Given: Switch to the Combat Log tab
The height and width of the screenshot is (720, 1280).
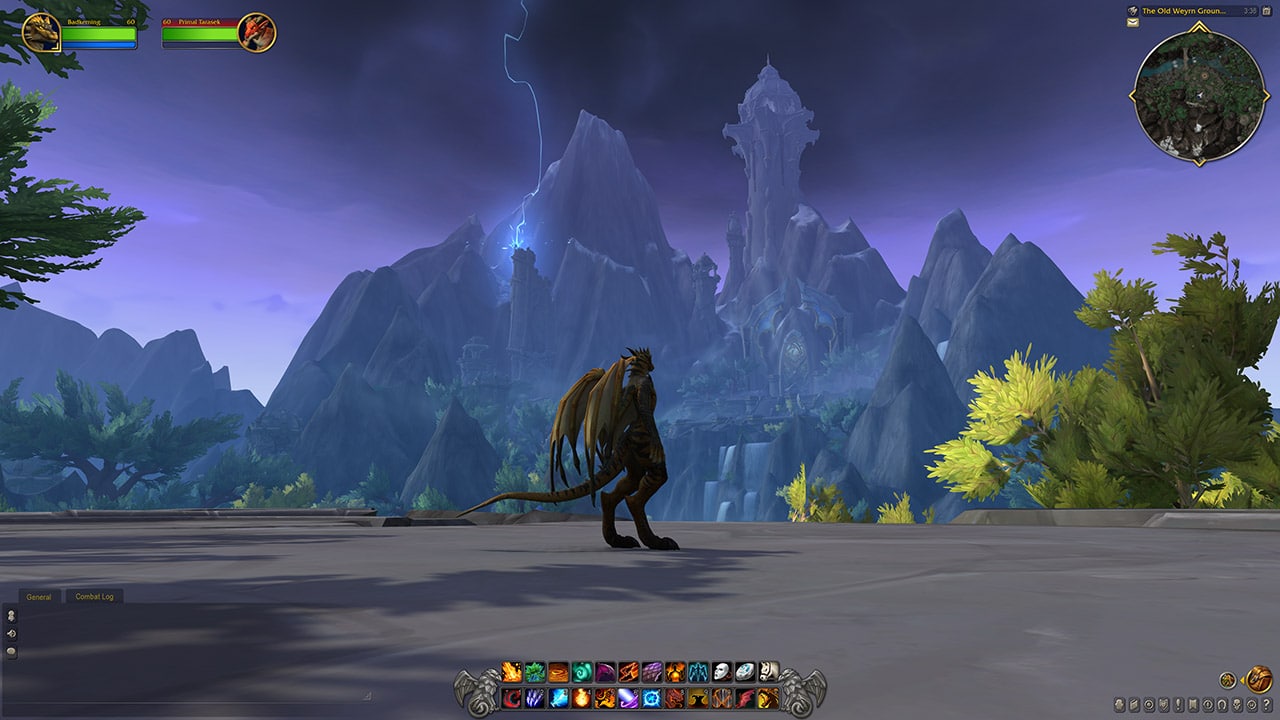Looking at the screenshot, I should pyautogui.click(x=95, y=596).
